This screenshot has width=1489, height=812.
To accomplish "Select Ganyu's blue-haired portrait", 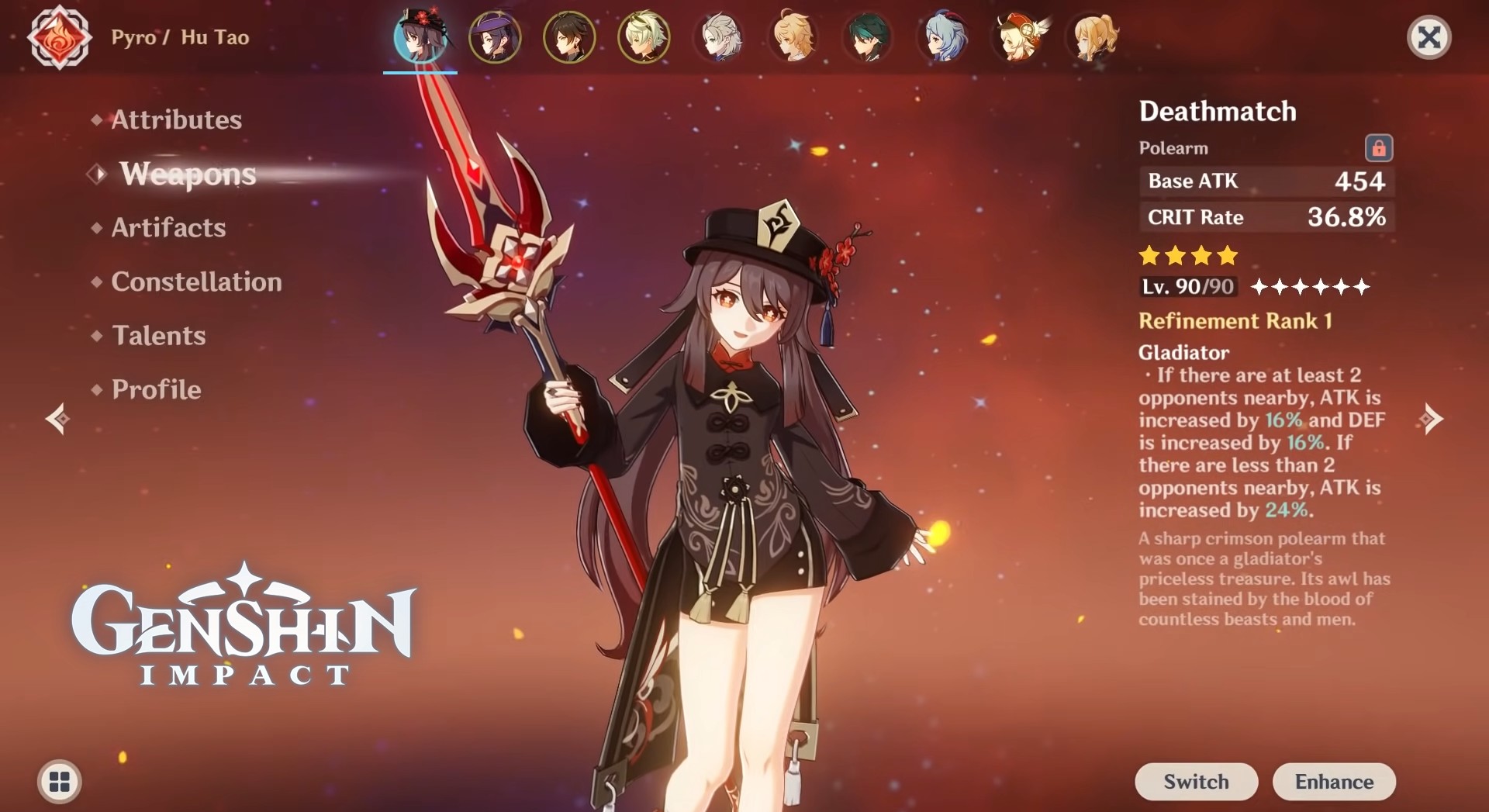I will coord(941,37).
